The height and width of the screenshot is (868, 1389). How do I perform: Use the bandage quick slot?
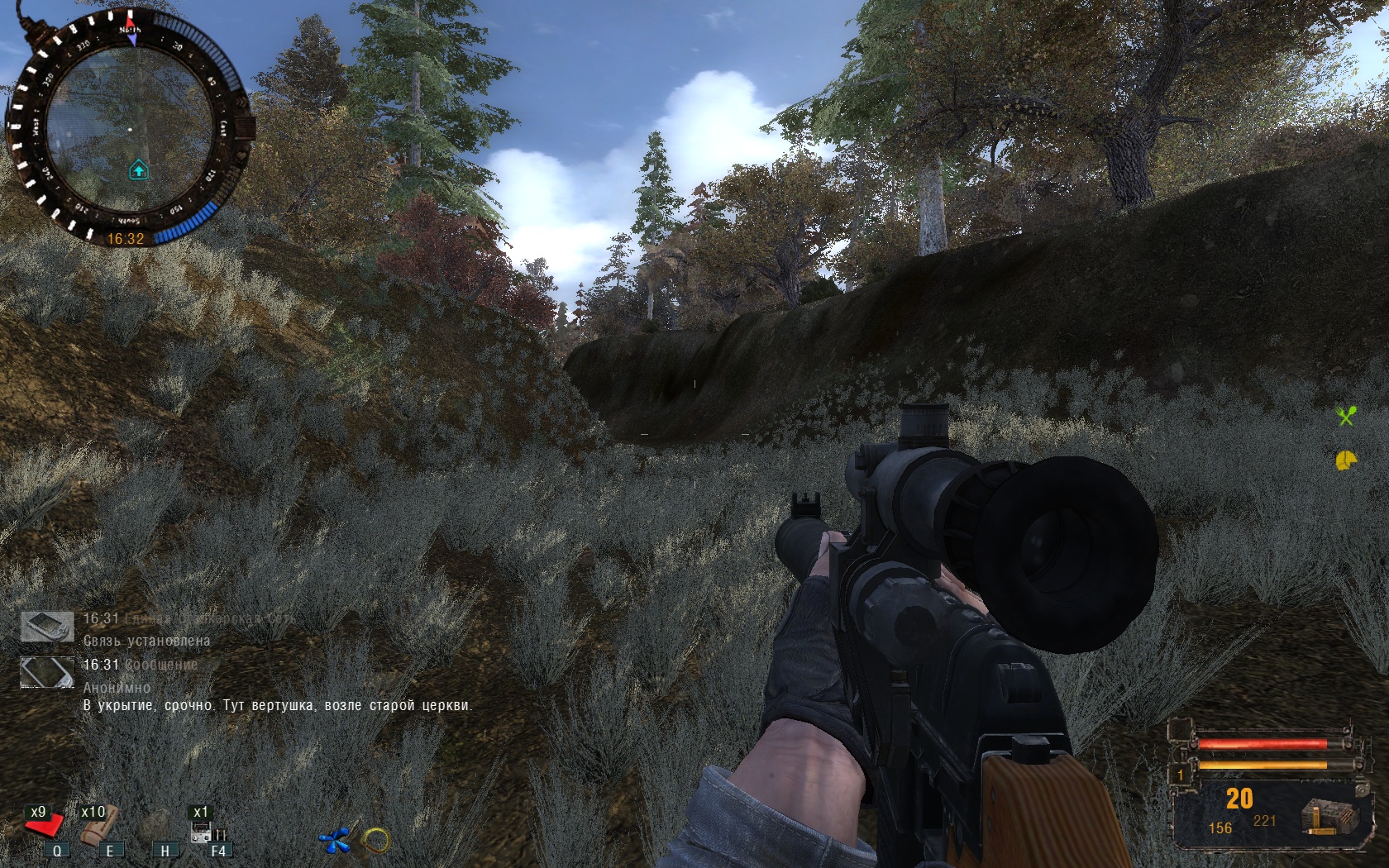(x=98, y=824)
